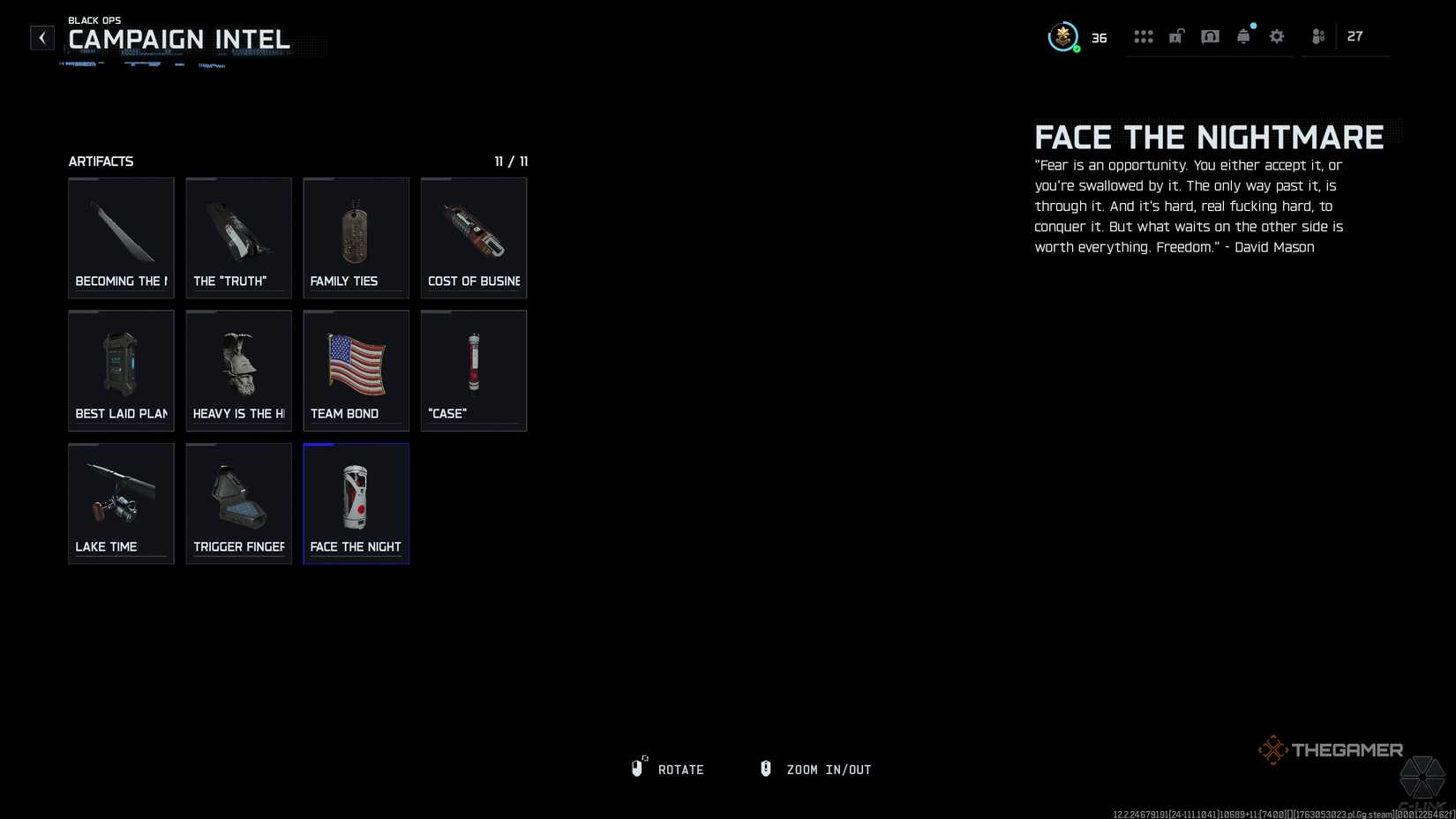Click the David Mason quote text

[x=1187, y=206]
